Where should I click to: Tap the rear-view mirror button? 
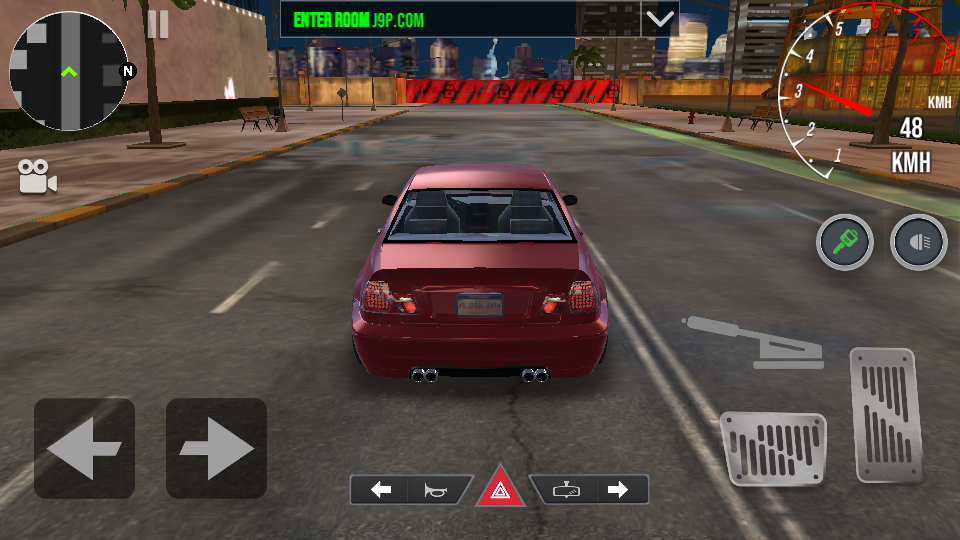click(x=565, y=490)
